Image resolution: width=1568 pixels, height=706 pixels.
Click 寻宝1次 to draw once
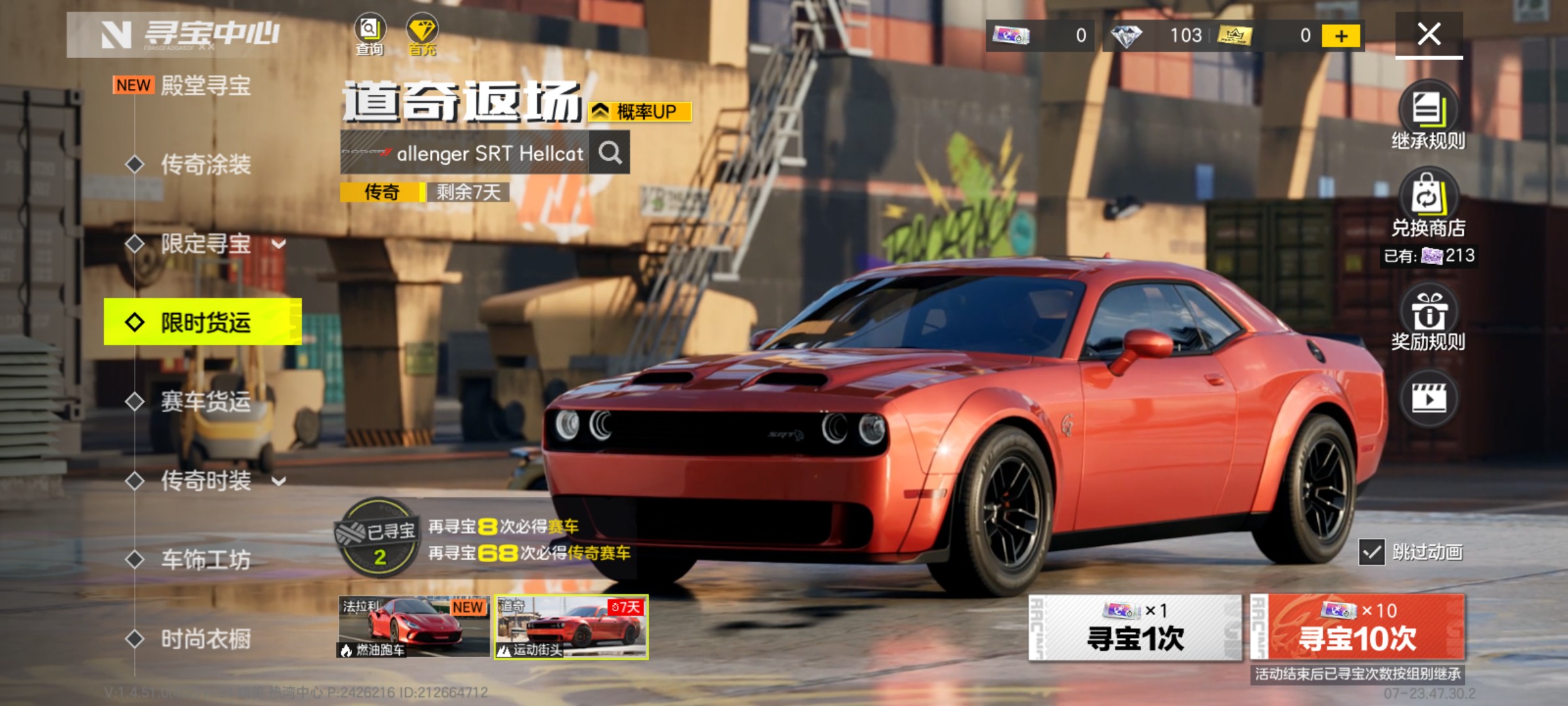1135,628
